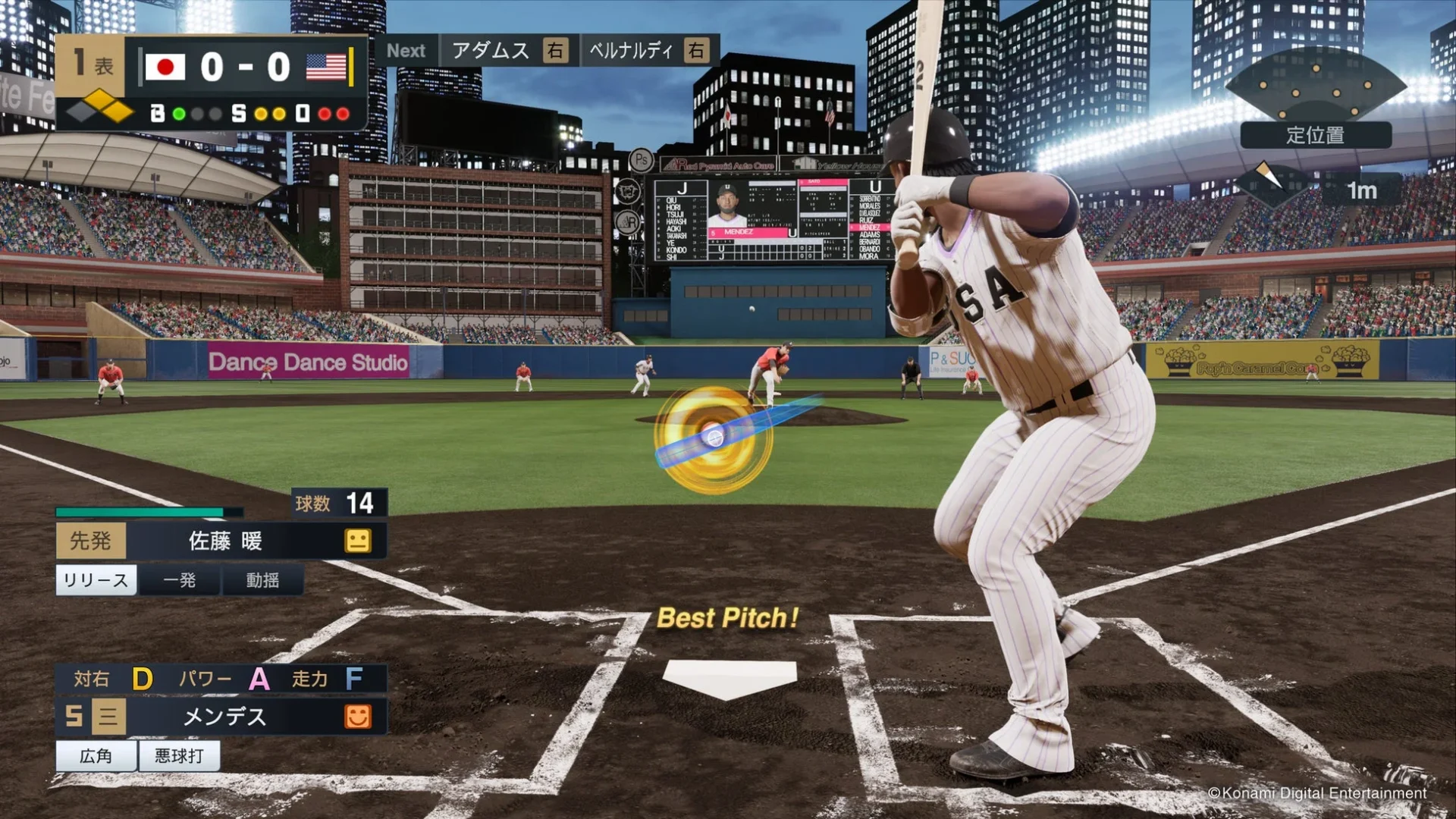Toggle the 一発 ability tag
This screenshot has width=1456, height=819.
click(x=180, y=580)
